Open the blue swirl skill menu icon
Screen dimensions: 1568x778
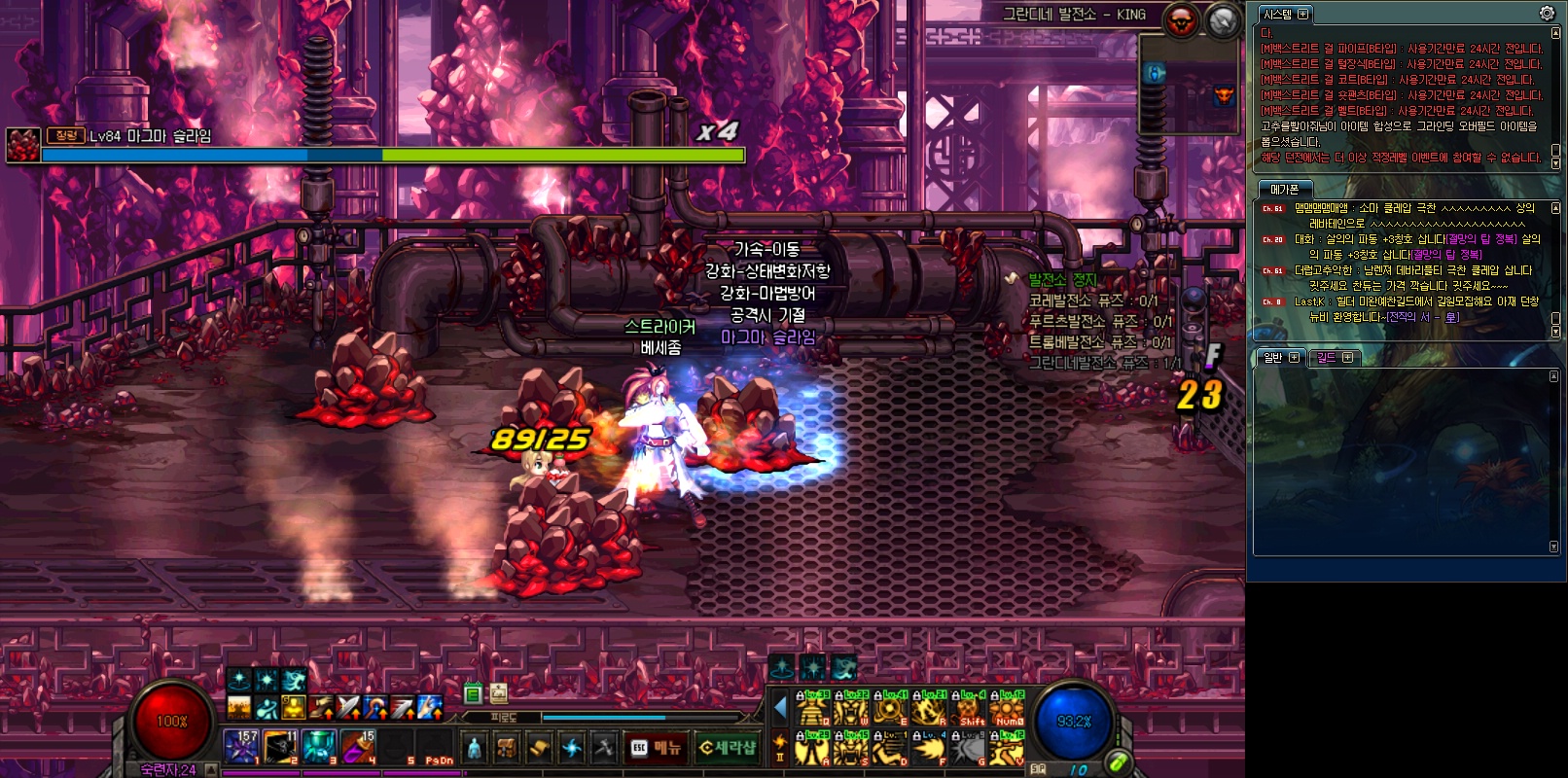[572, 748]
